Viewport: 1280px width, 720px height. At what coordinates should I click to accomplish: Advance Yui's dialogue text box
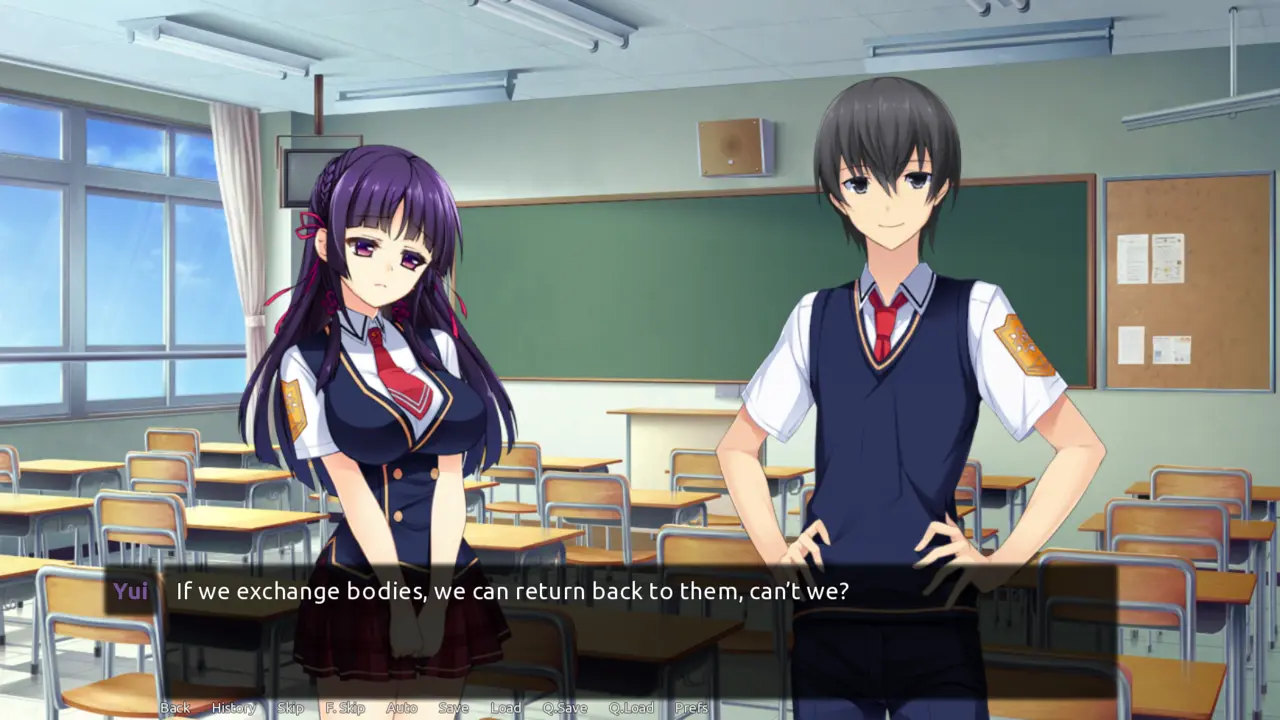pos(640,620)
